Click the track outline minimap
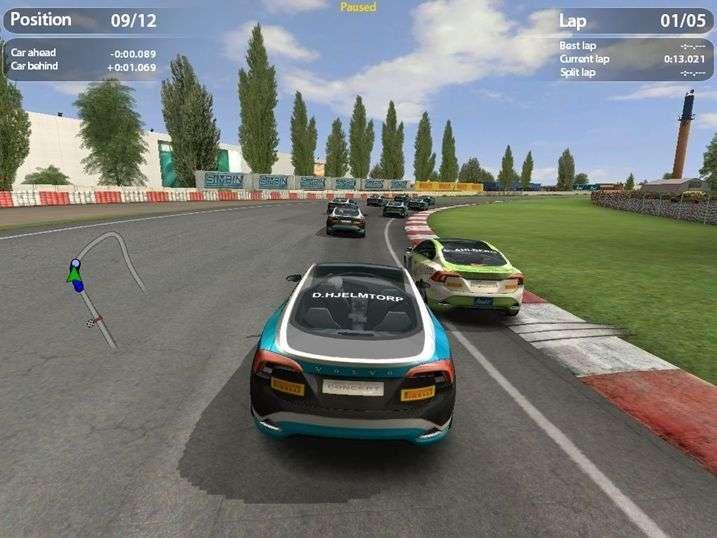 coord(103,284)
